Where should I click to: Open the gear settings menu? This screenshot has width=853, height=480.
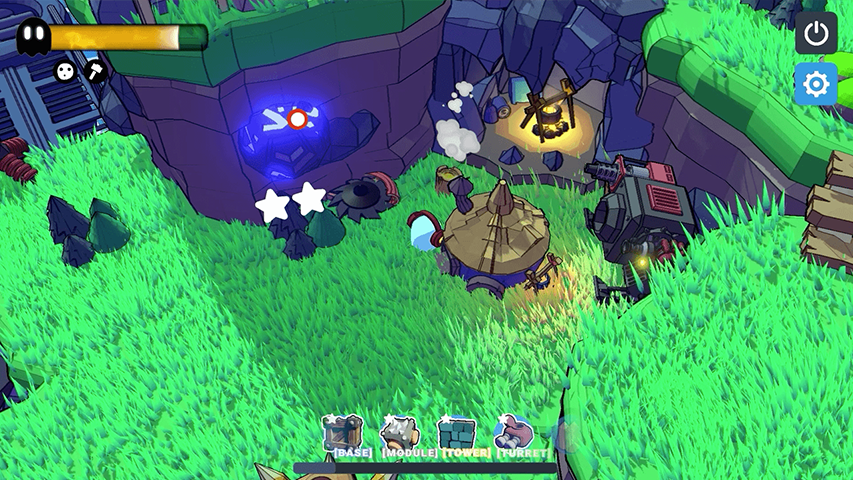[816, 85]
